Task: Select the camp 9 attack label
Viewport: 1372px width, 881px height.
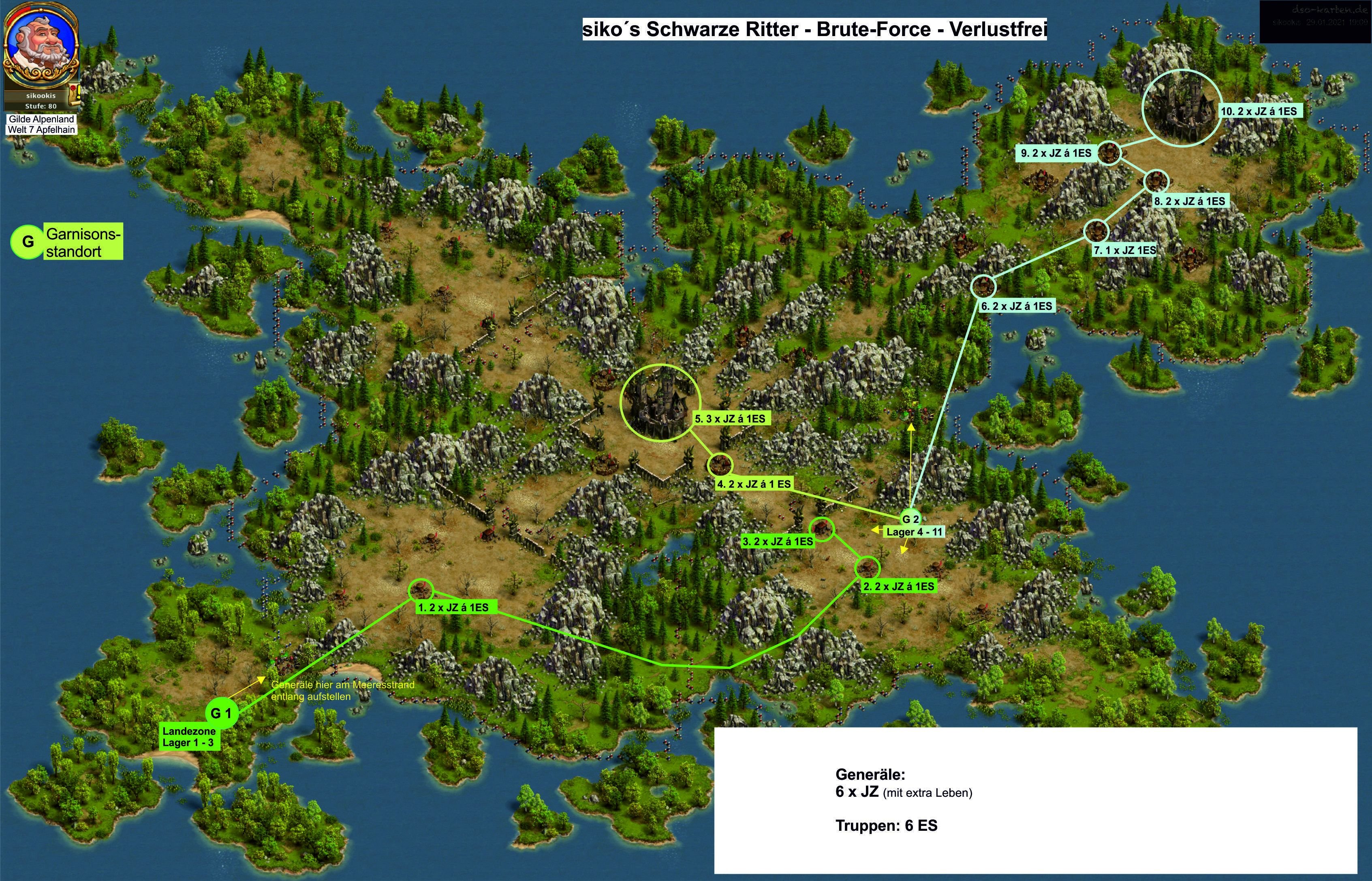Action: pyautogui.click(x=1056, y=154)
